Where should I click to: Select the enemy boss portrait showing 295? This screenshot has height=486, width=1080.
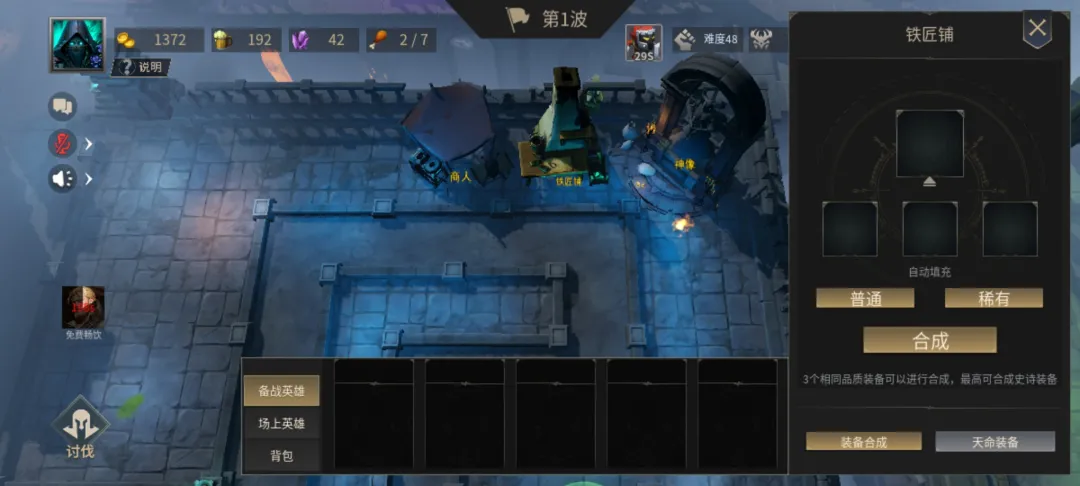[644, 42]
